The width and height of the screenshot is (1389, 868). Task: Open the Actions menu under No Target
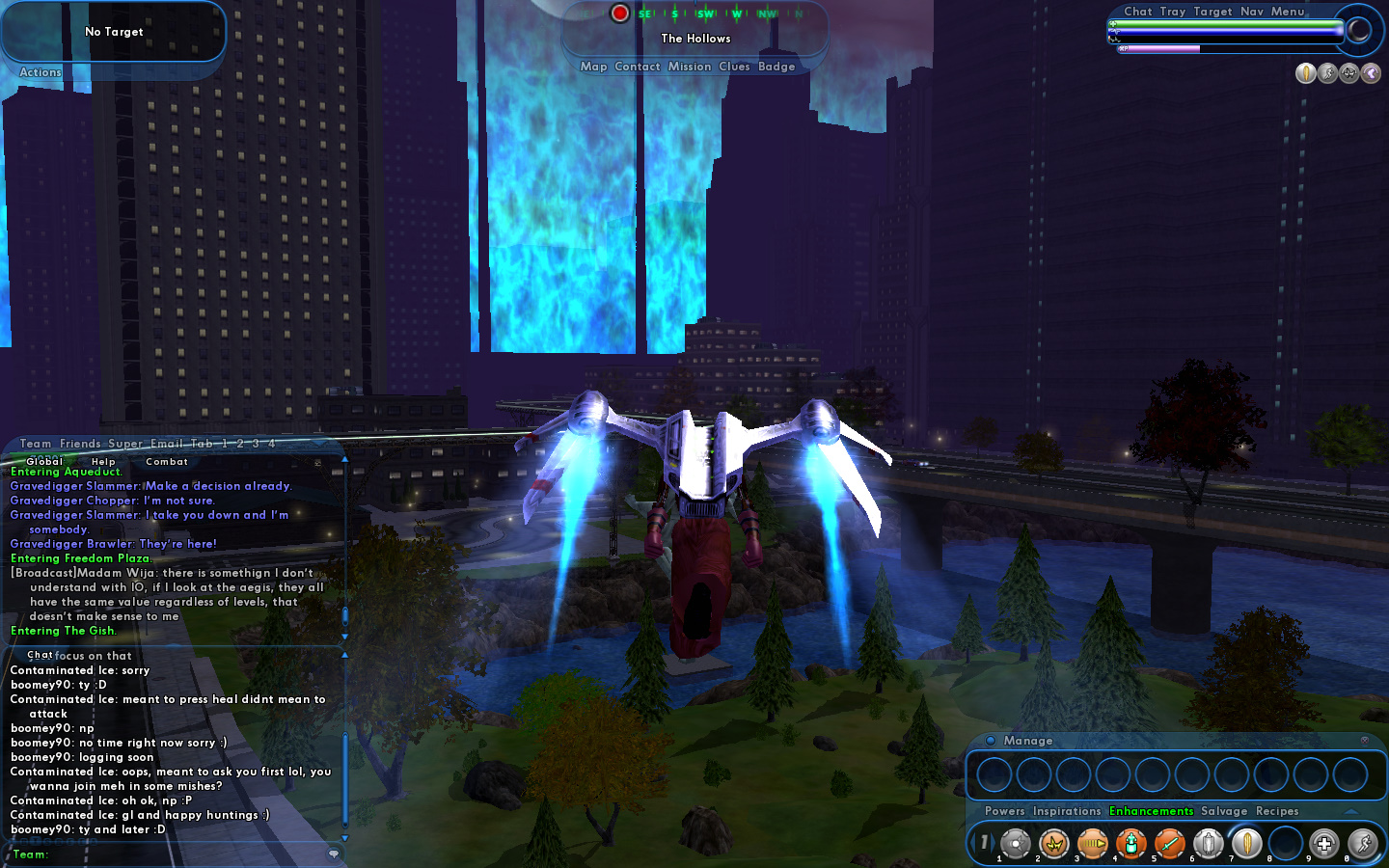[x=41, y=72]
